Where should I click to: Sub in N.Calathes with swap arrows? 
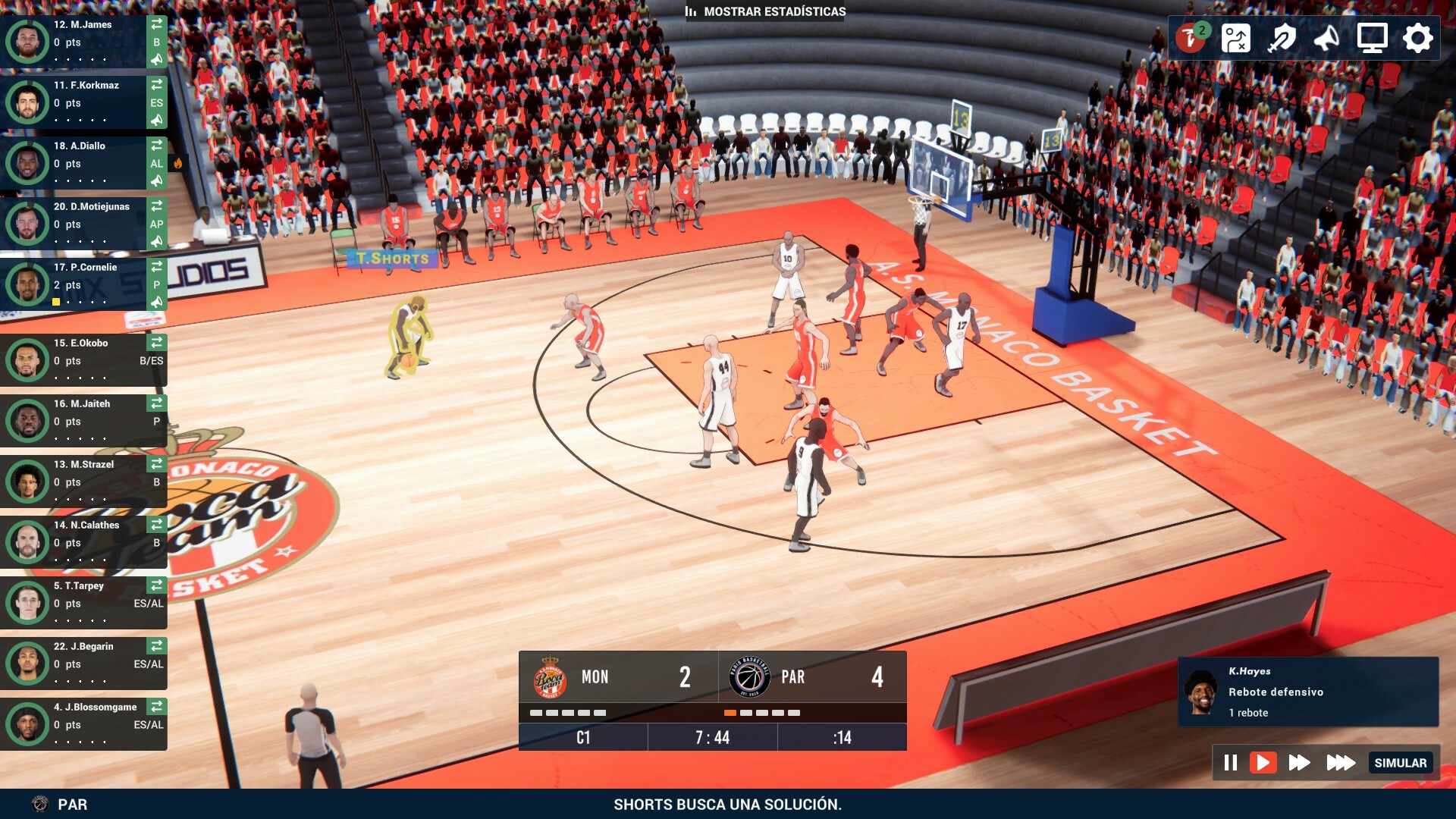coord(157,525)
